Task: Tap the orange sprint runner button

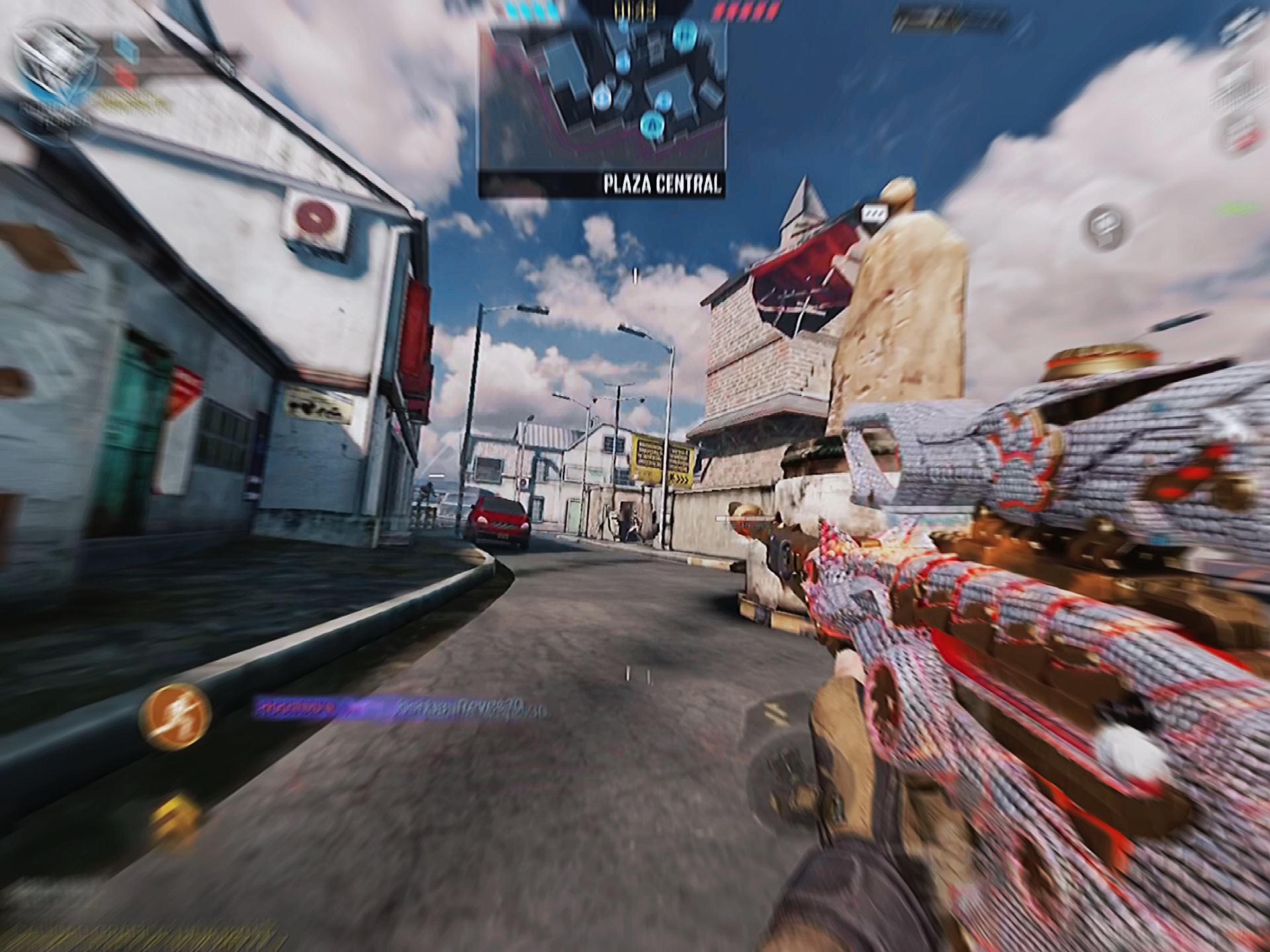Action: (x=175, y=717)
